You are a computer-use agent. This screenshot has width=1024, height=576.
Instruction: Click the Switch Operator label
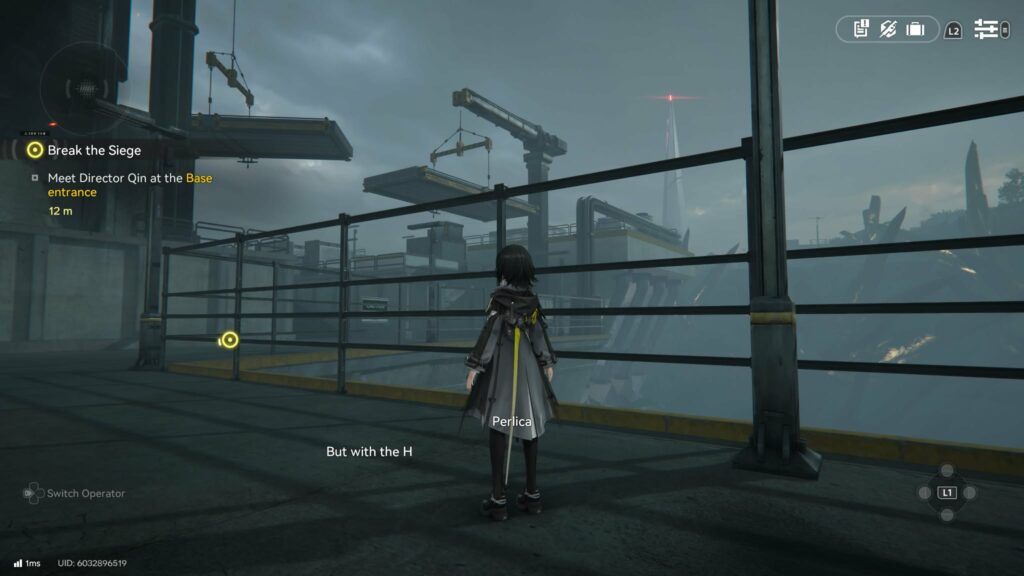tap(85, 493)
